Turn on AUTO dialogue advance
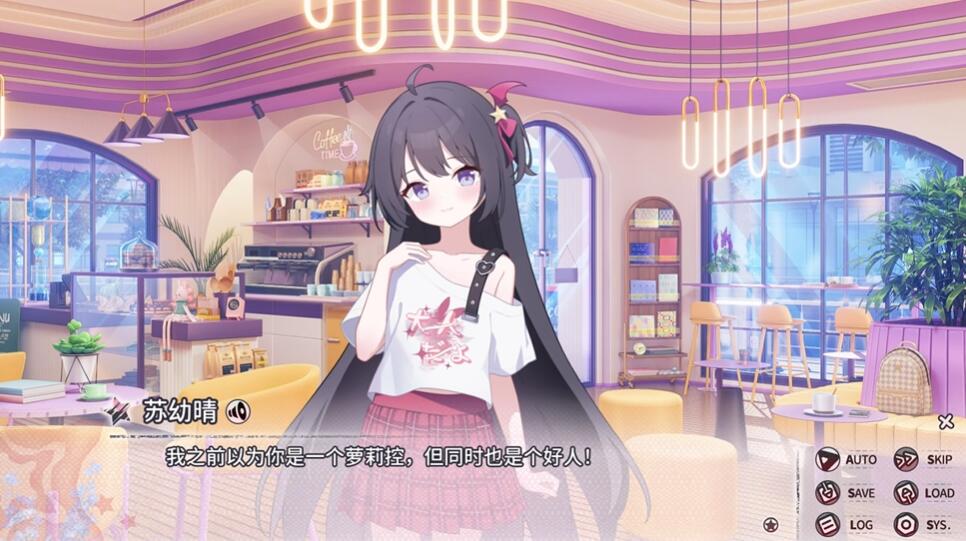 coord(846,460)
